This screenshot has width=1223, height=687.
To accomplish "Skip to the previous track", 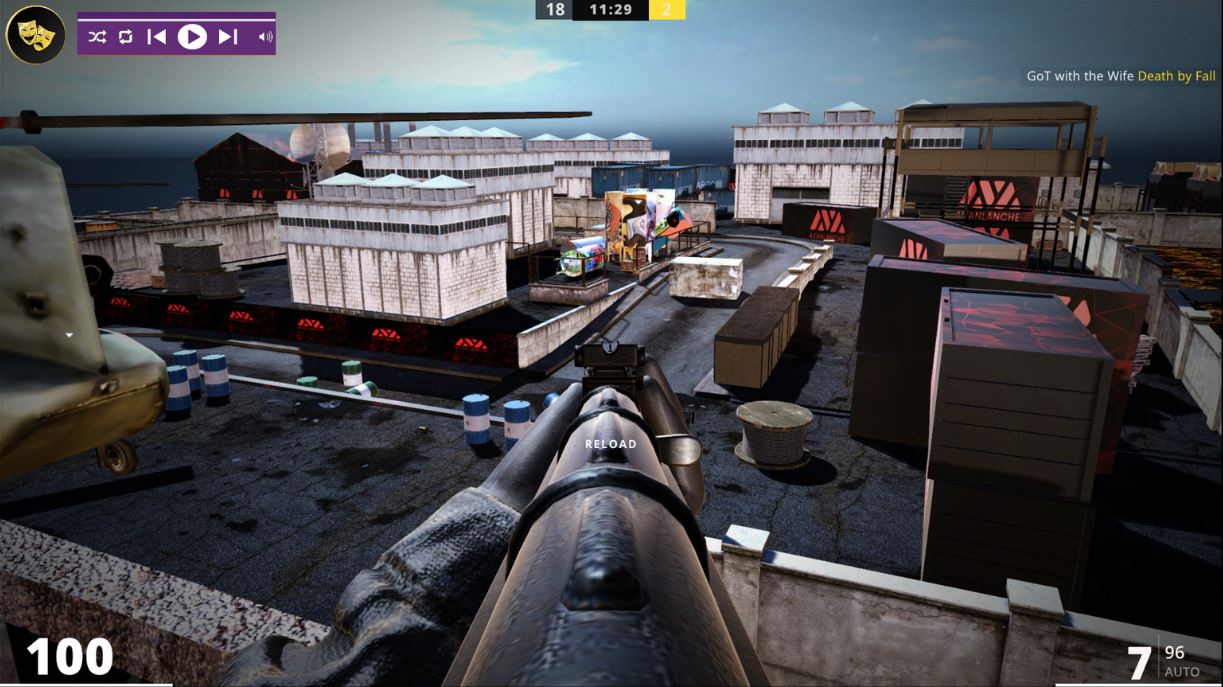I will pos(156,37).
